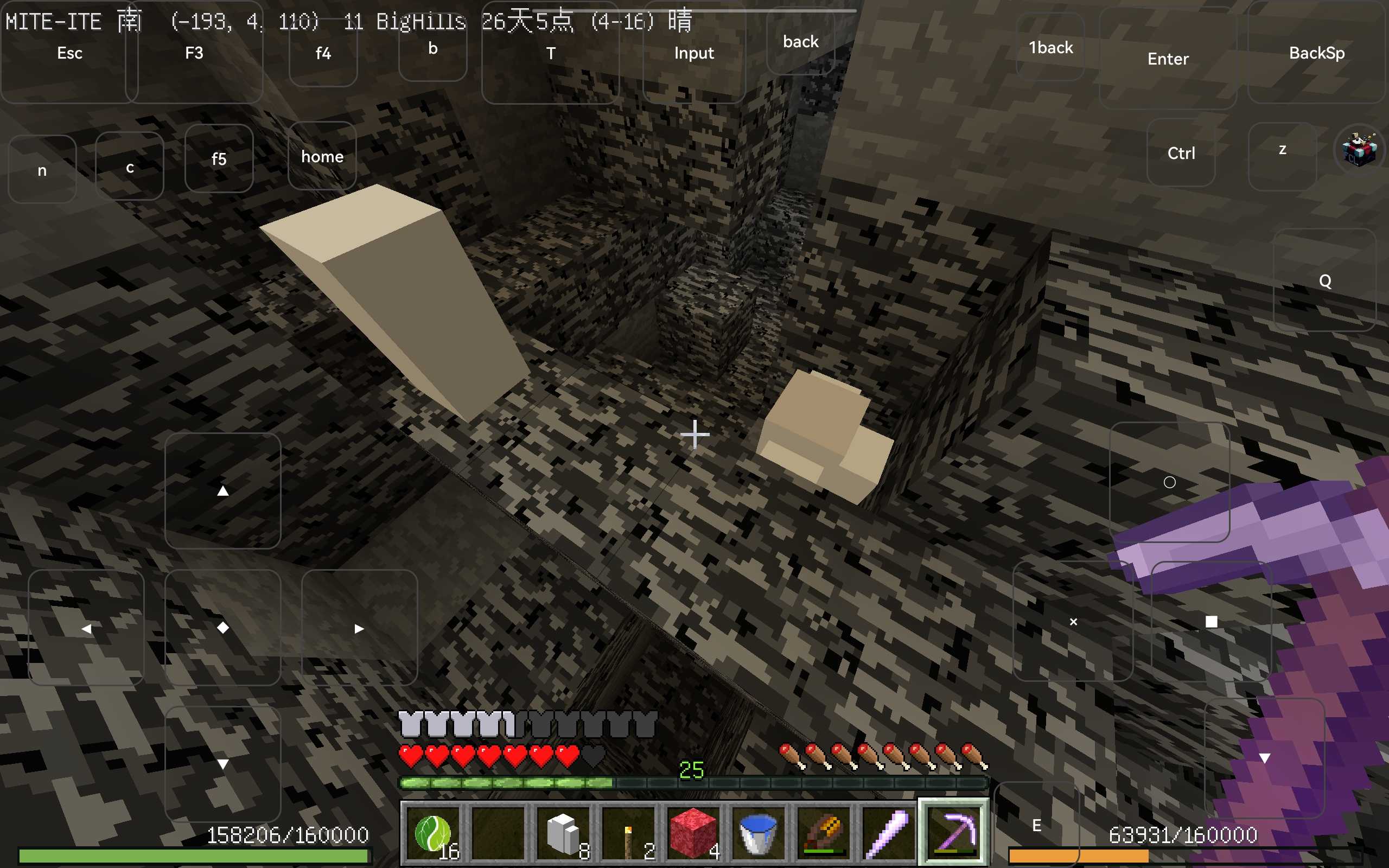Tap the f5 camera view button

219,158
